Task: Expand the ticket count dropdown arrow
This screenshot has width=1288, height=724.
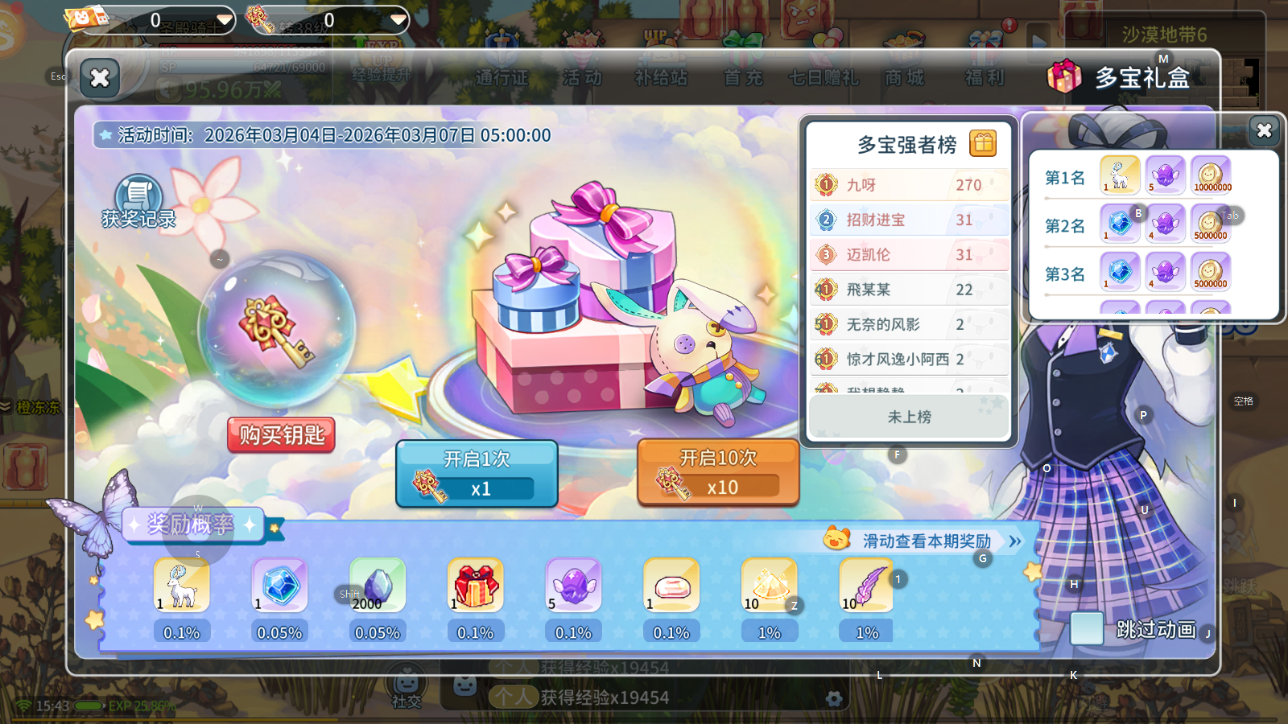Action: 226,18
